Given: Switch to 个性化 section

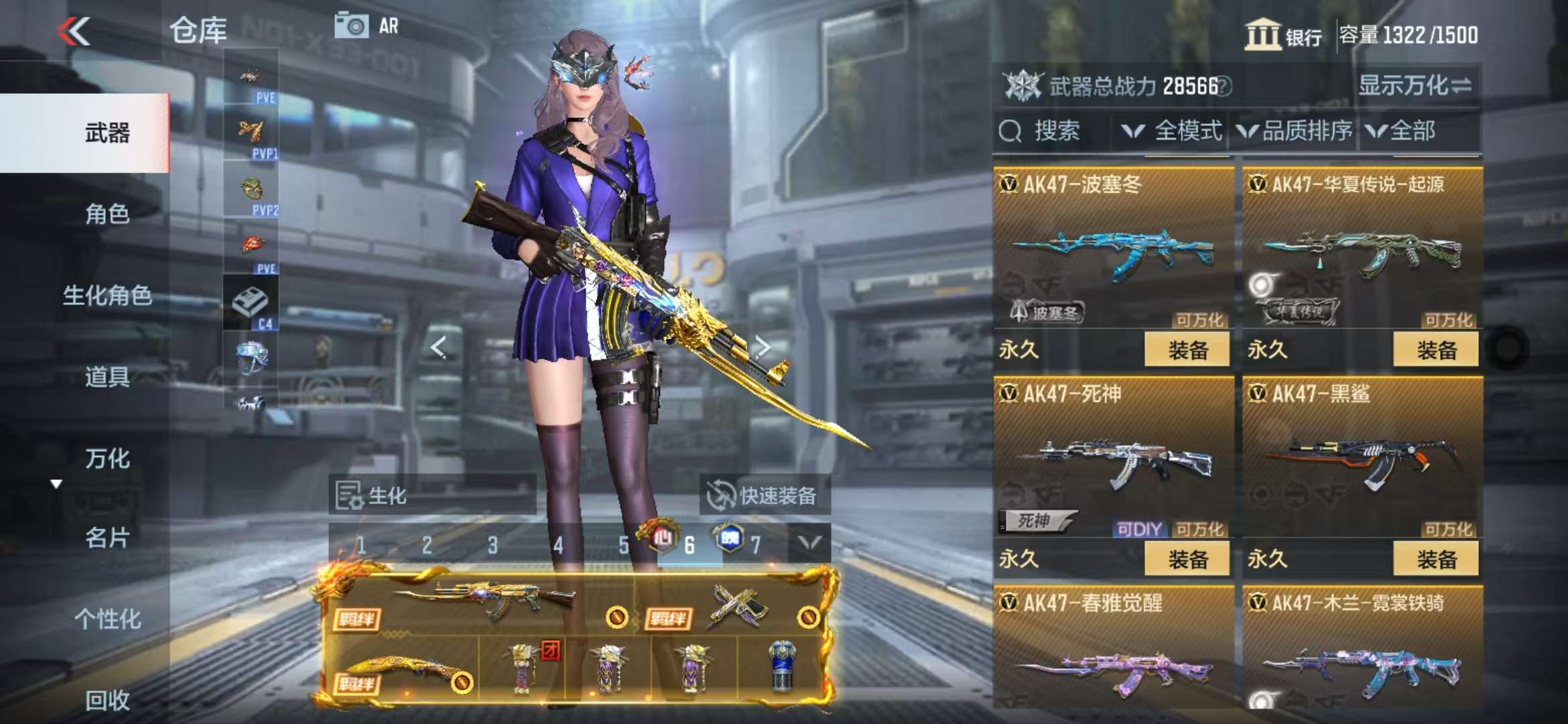Looking at the screenshot, I should [x=107, y=619].
